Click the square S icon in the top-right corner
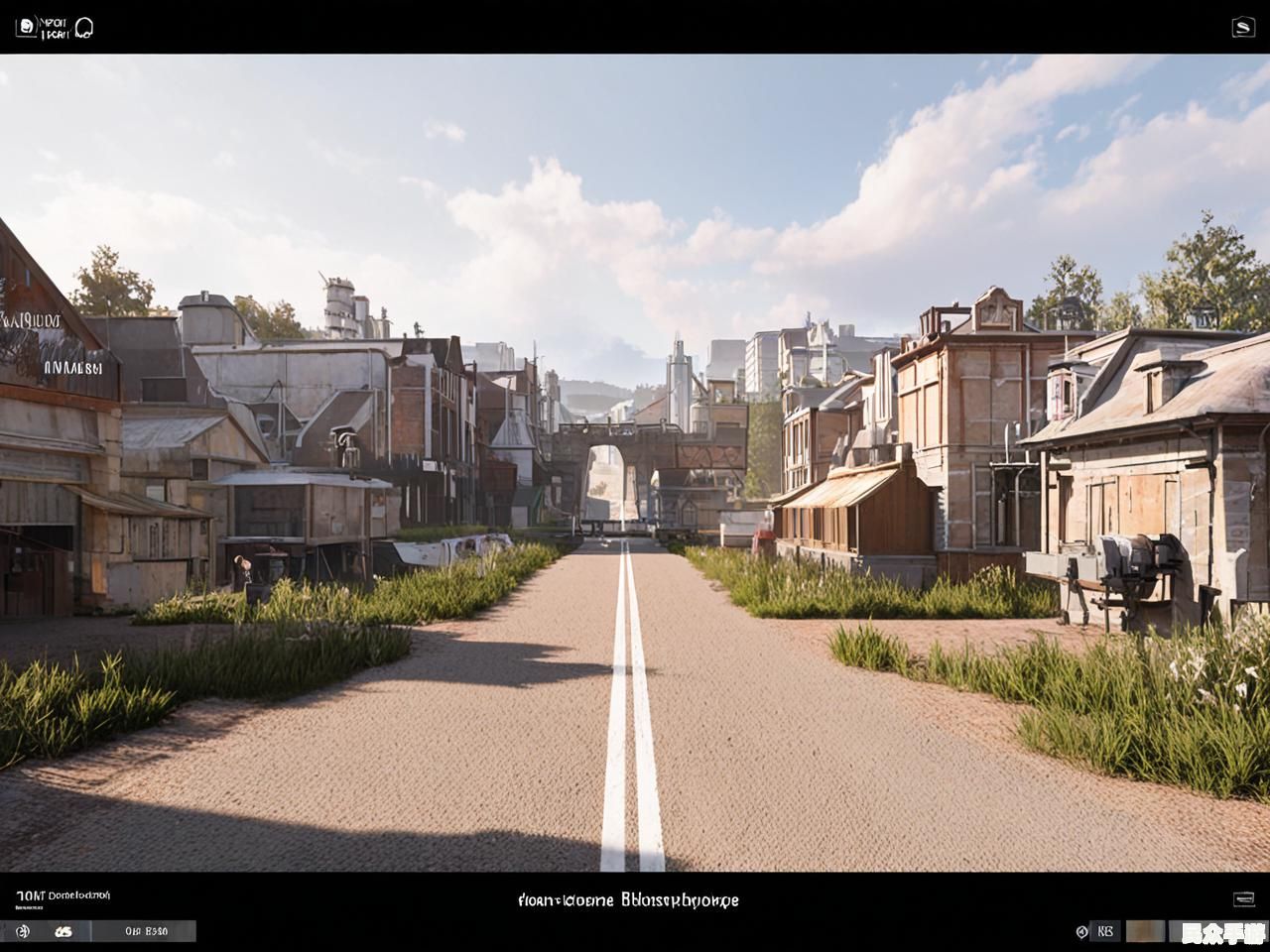The image size is (1270, 952). (x=1243, y=28)
